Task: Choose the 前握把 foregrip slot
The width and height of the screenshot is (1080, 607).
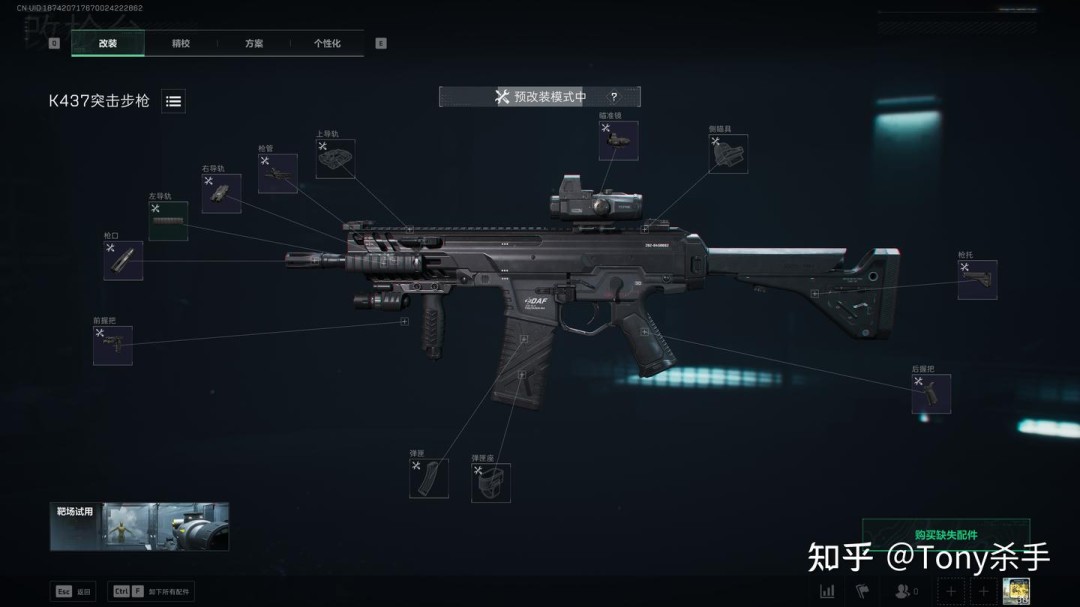Action: coord(113,345)
